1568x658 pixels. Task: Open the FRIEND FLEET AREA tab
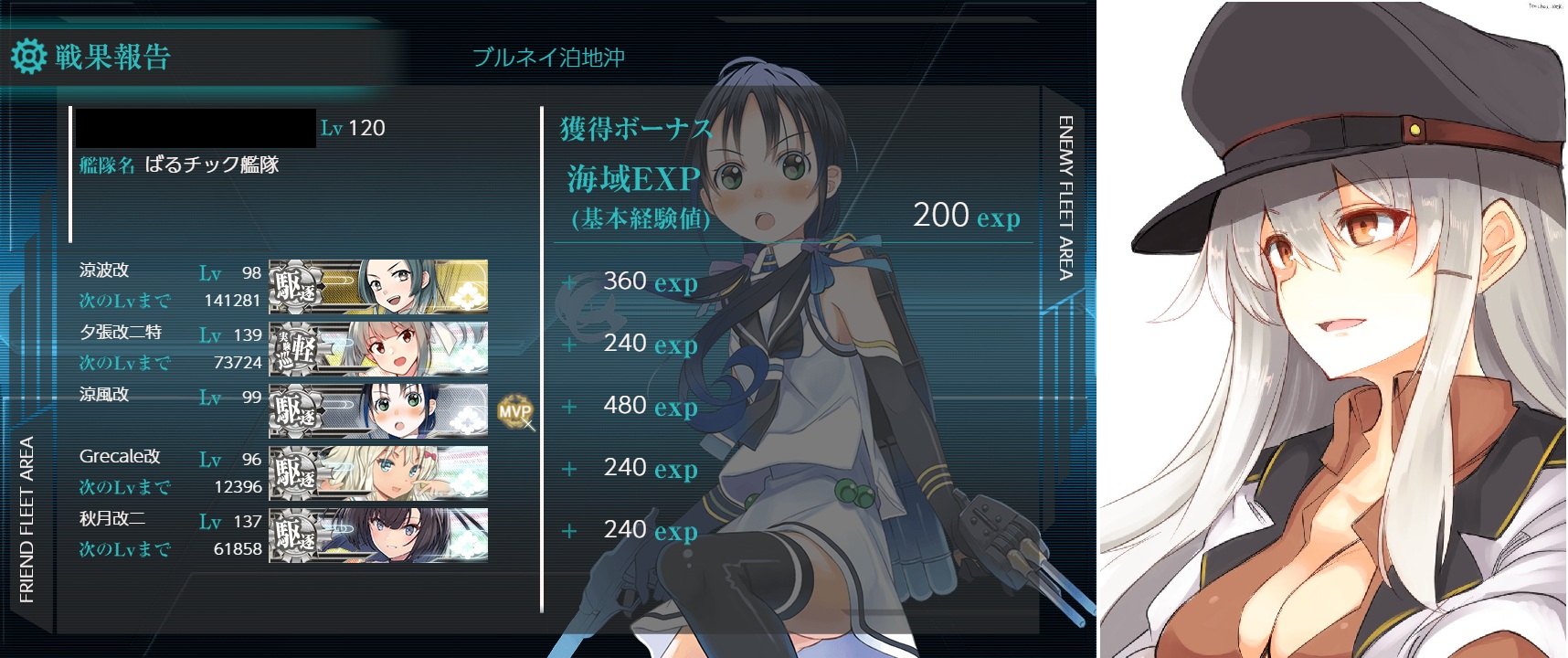click(x=26, y=519)
